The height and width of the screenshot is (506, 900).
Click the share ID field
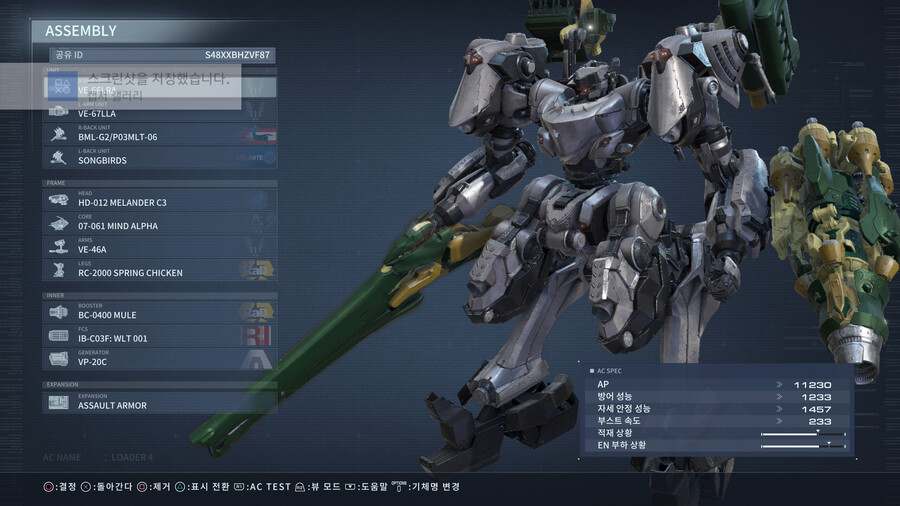coord(160,56)
